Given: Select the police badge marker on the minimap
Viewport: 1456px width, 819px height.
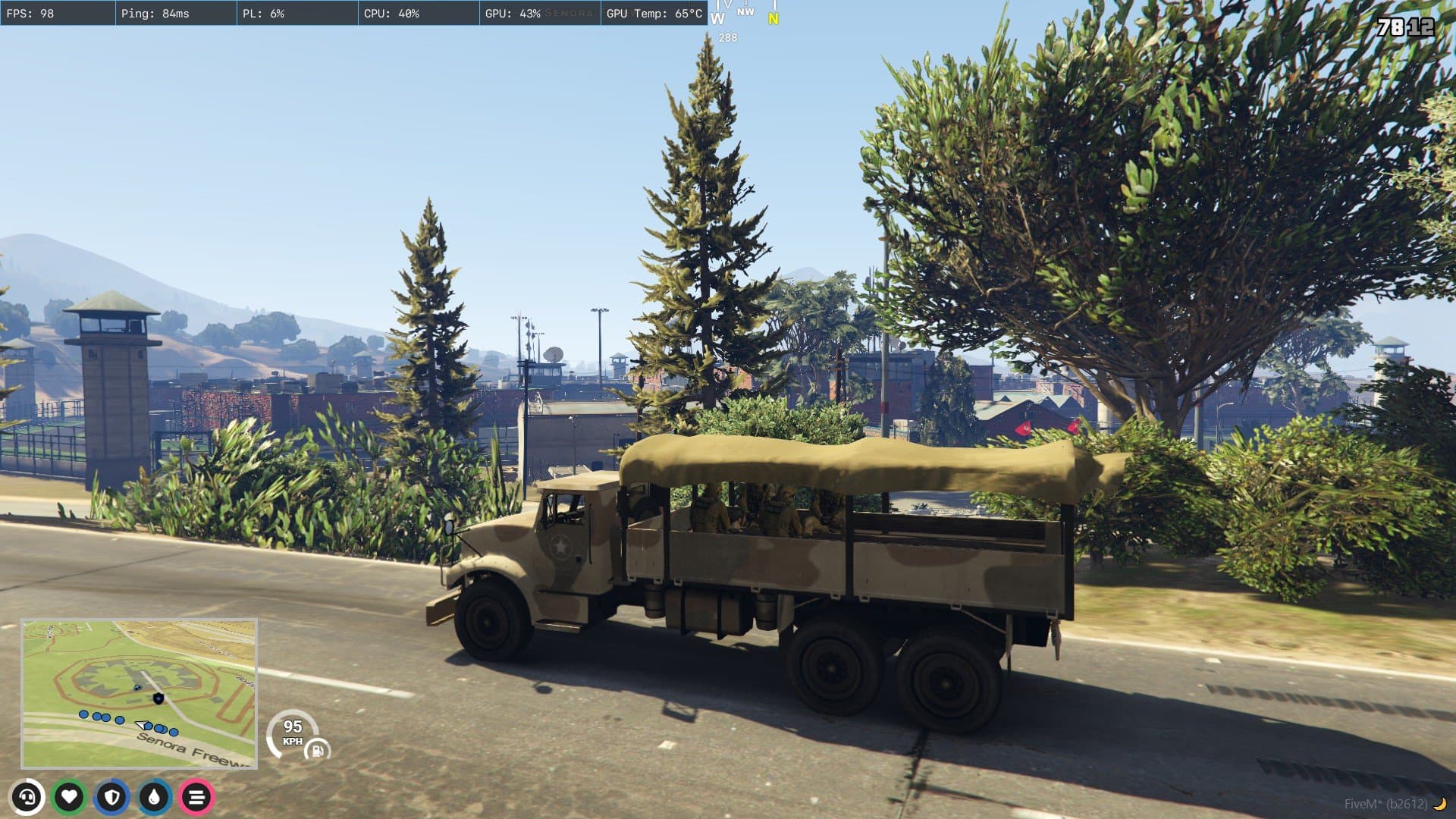Looking at the screenshot, I should pos(158,698).
